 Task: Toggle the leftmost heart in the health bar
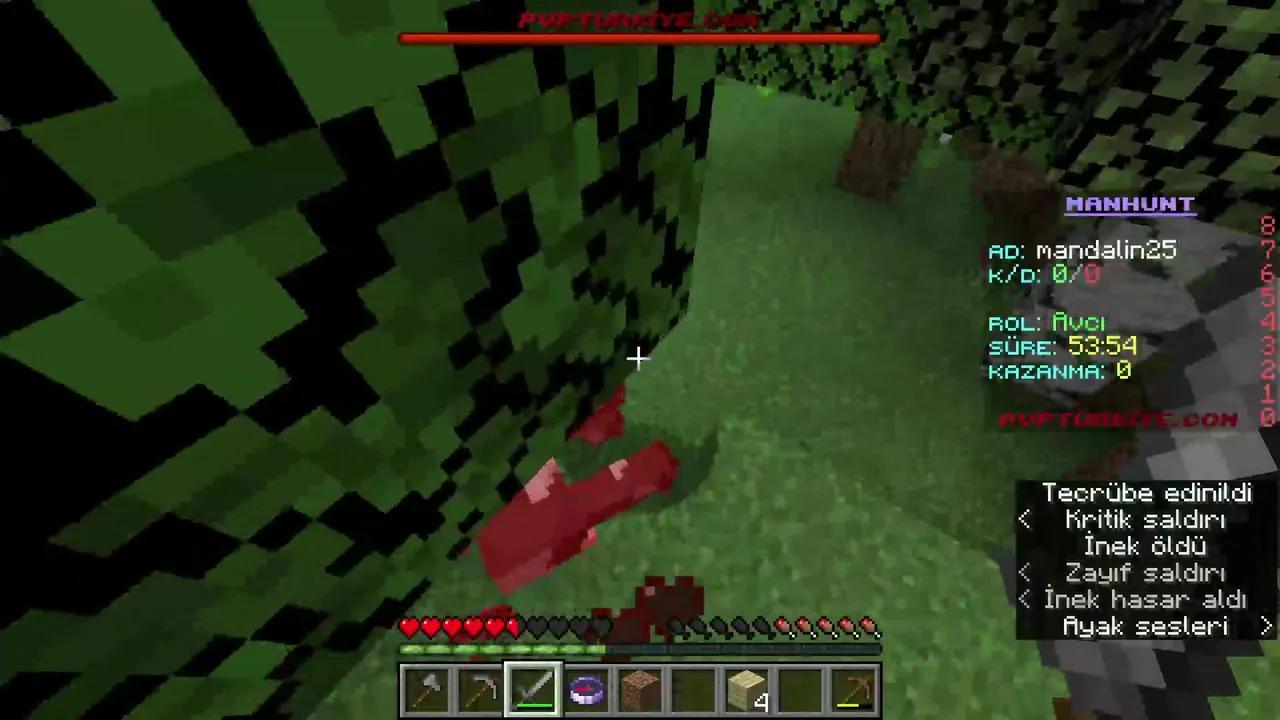pyautogui.click(x=408, y=628)
